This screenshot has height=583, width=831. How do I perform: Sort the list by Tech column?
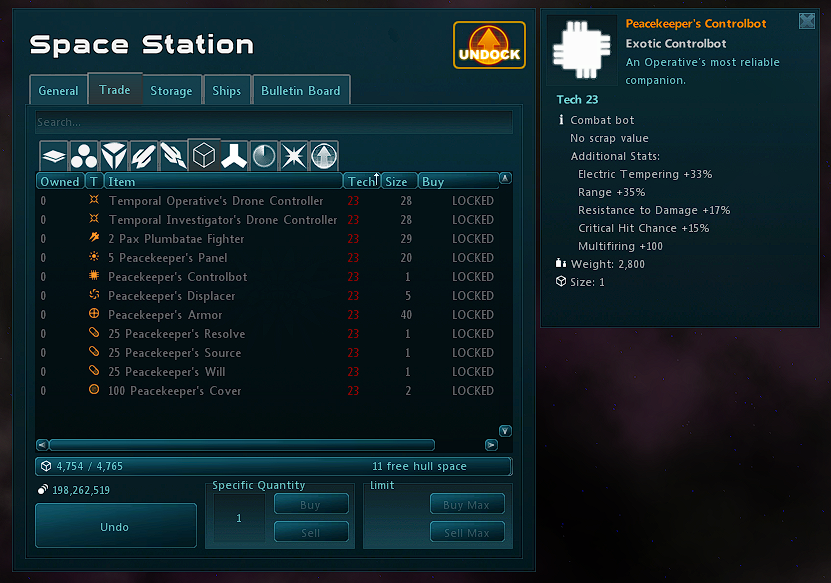coord(360,182)
